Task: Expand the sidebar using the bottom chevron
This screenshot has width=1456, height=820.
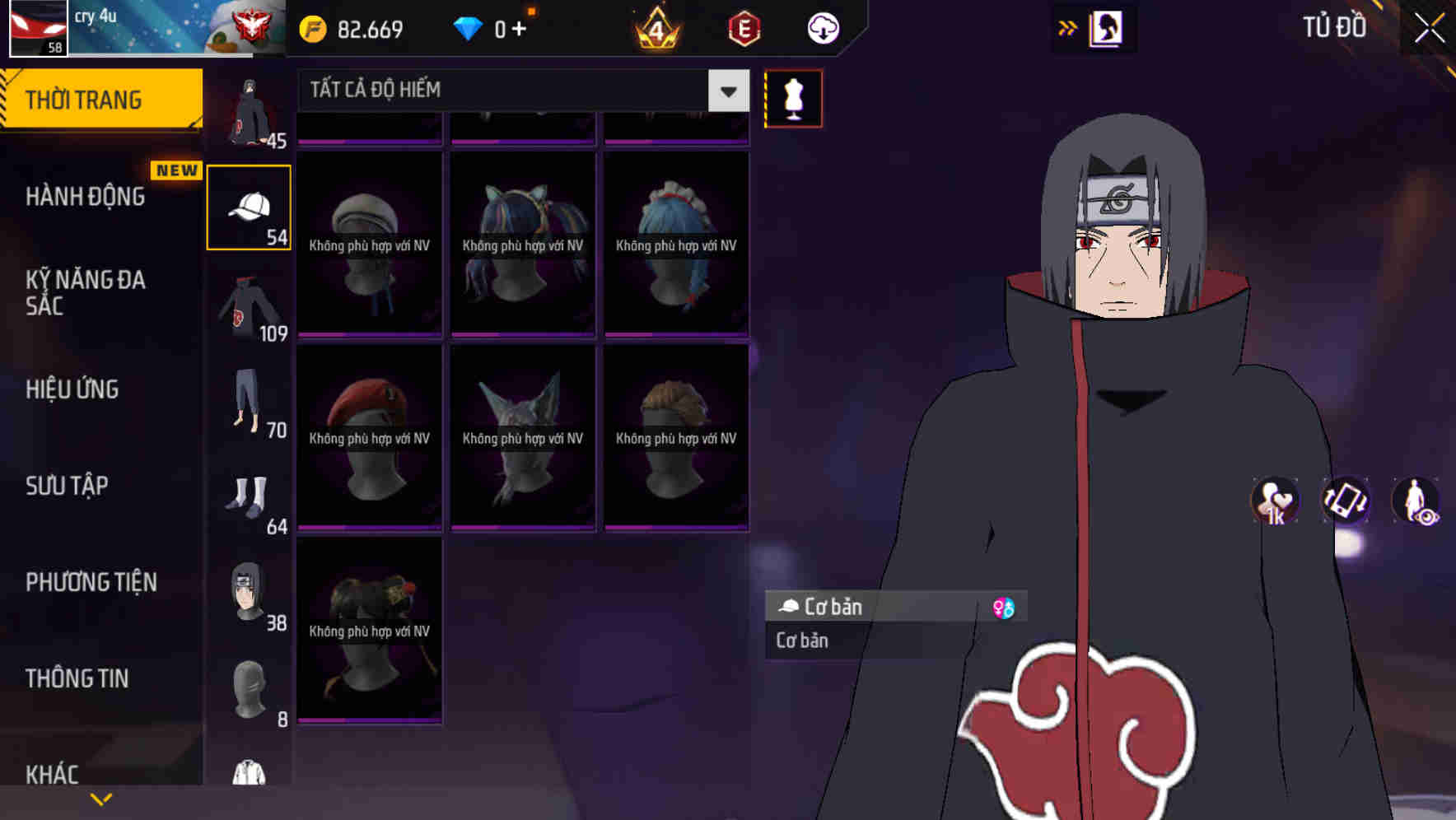Action: click(x=101, y=799)
